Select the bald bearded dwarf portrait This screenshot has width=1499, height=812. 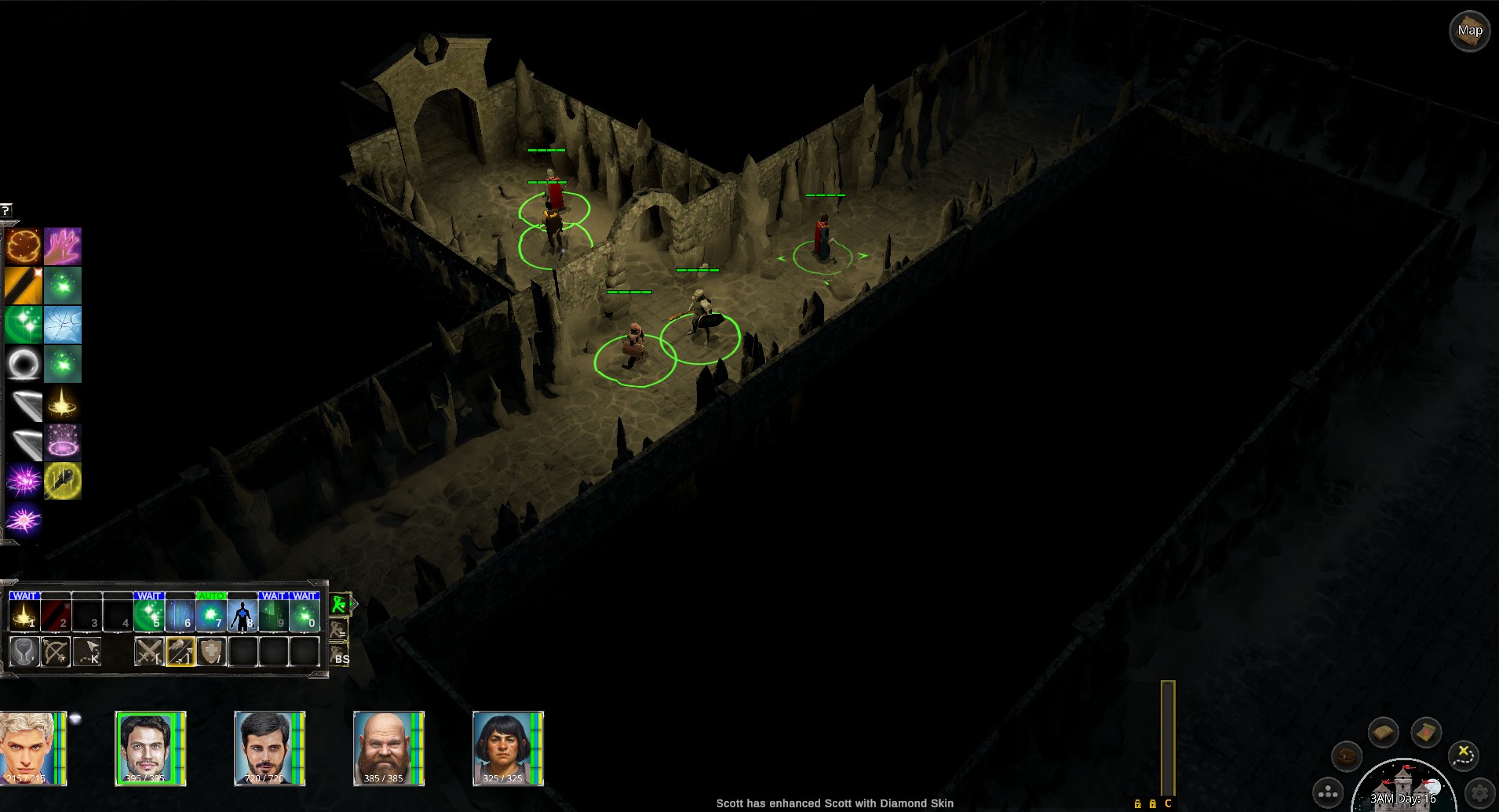(x=388, y=748)
